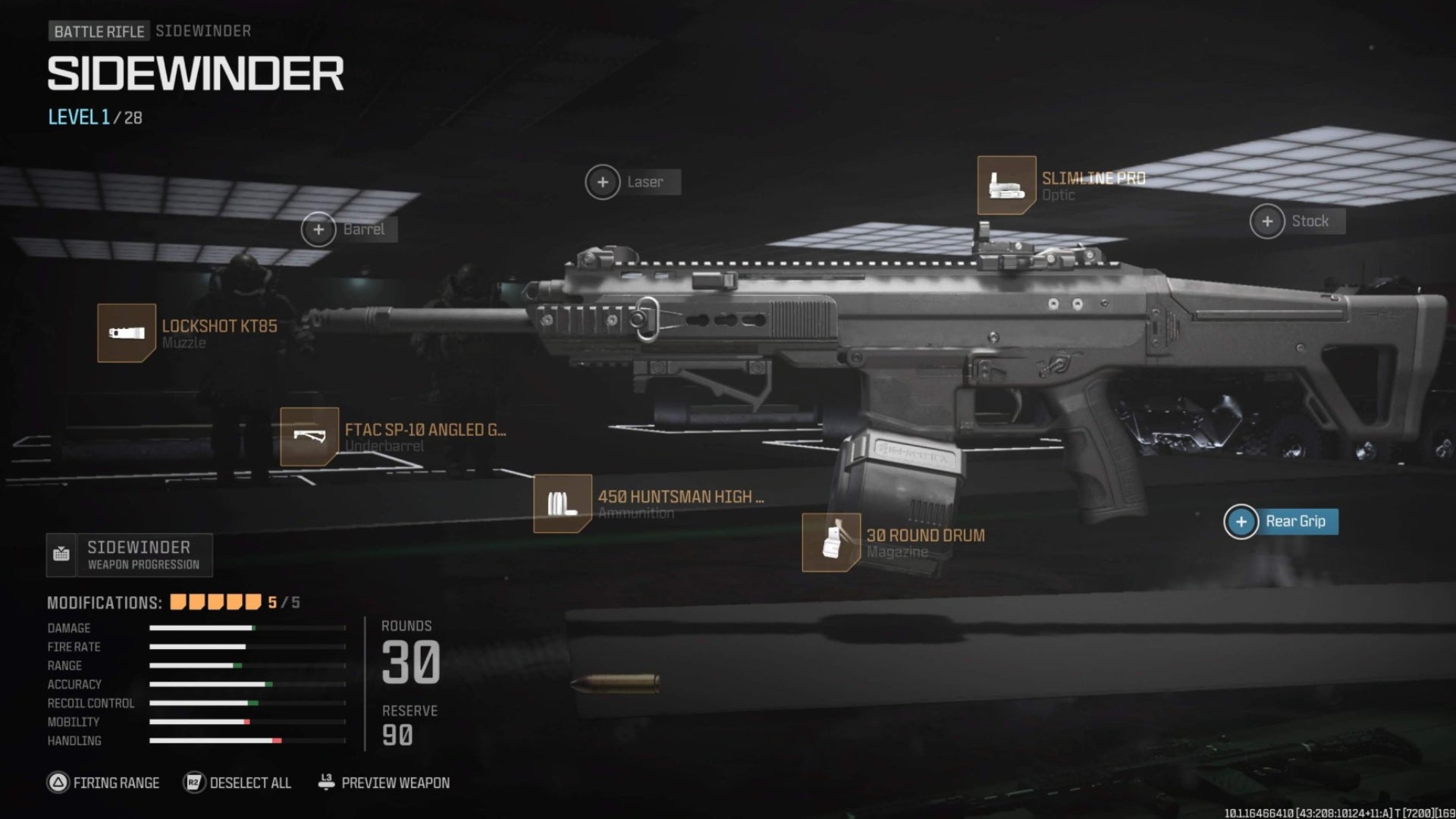
Task: Select the 450 Huntsman ammunition attachment
Action: (x=563, y=503)
